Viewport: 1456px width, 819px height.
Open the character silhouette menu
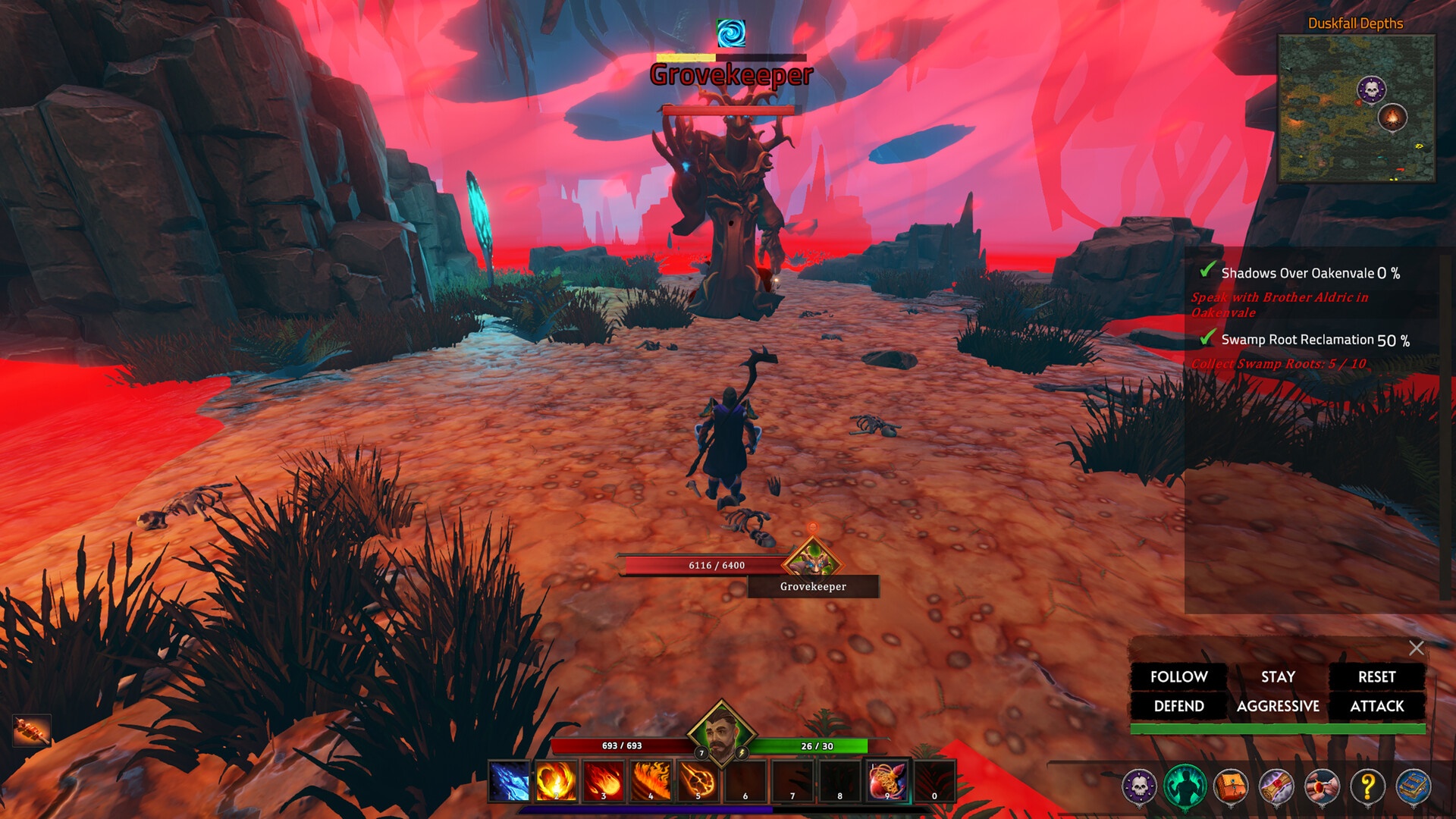[x=1185, y=786]
